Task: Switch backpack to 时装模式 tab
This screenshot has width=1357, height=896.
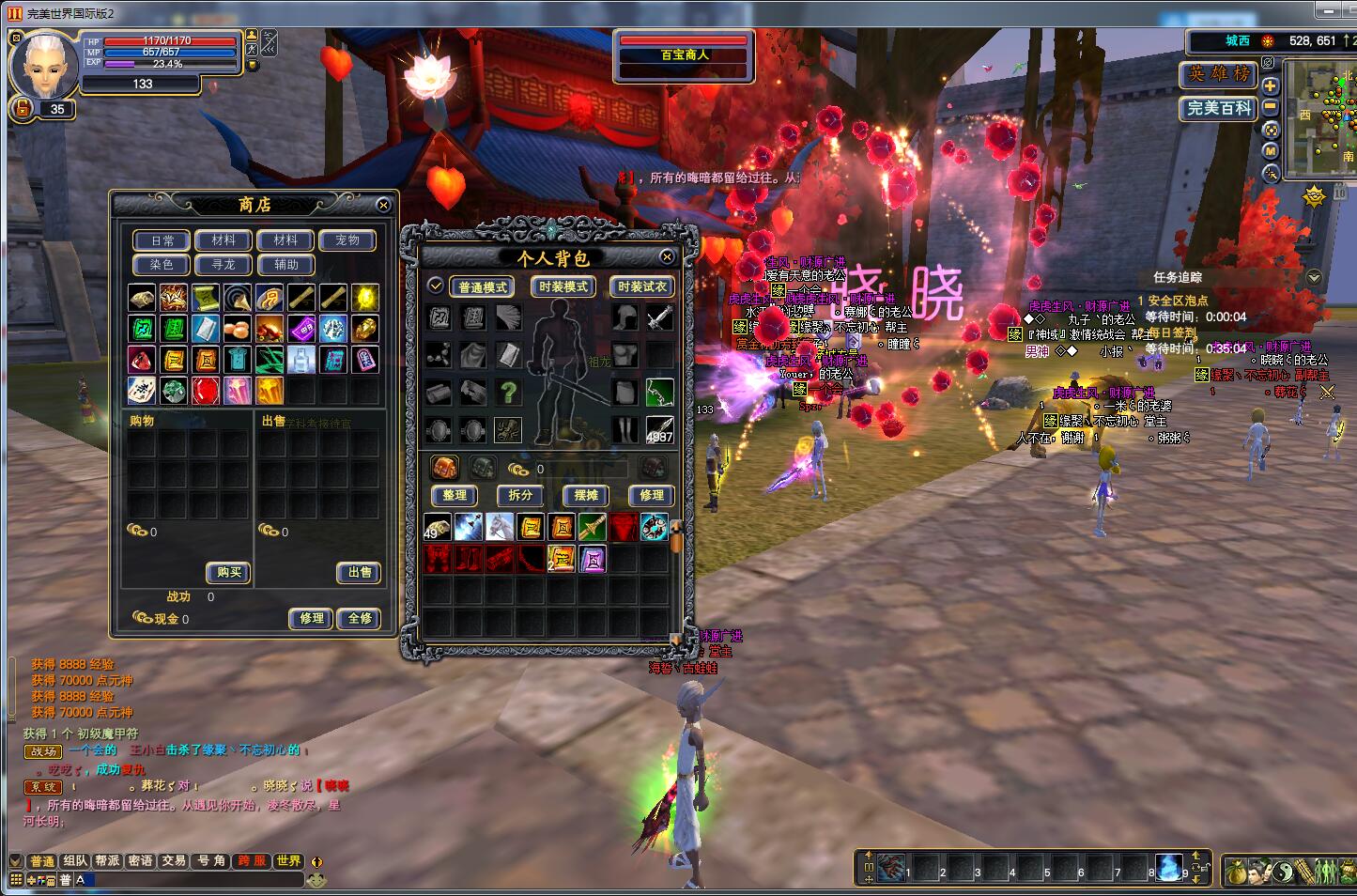Action: [x=563, y=286]
